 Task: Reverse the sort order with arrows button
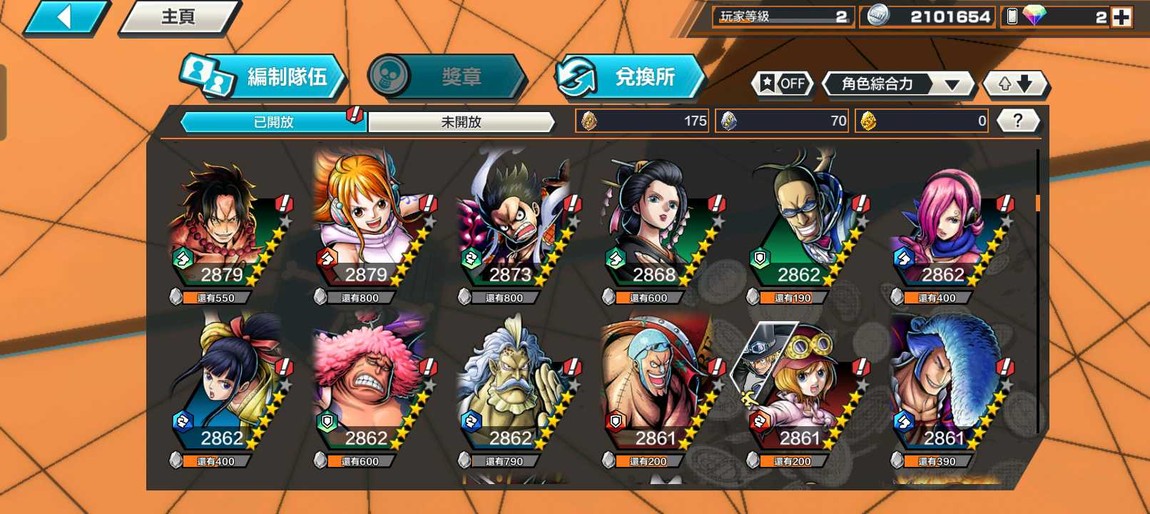click(1015, 84)
